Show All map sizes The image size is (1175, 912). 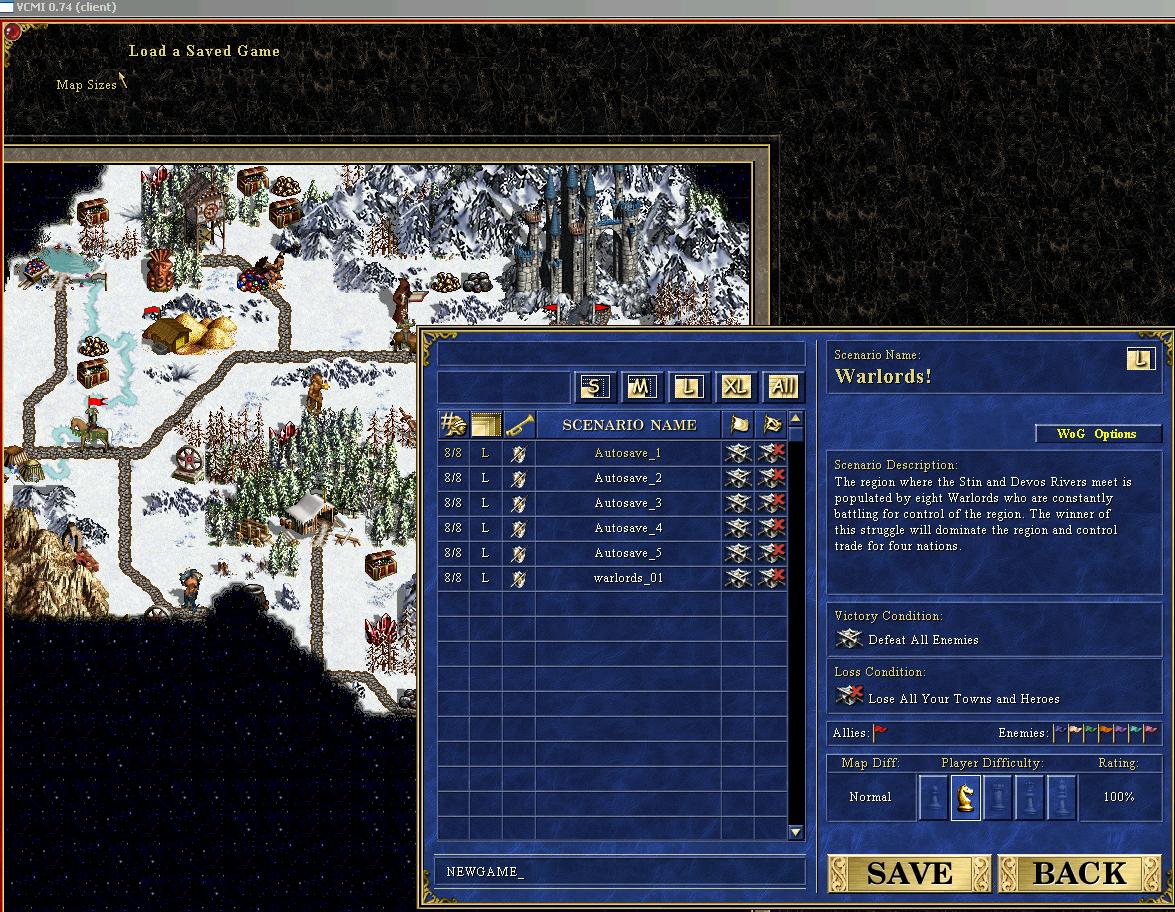(x=783, y=387)
